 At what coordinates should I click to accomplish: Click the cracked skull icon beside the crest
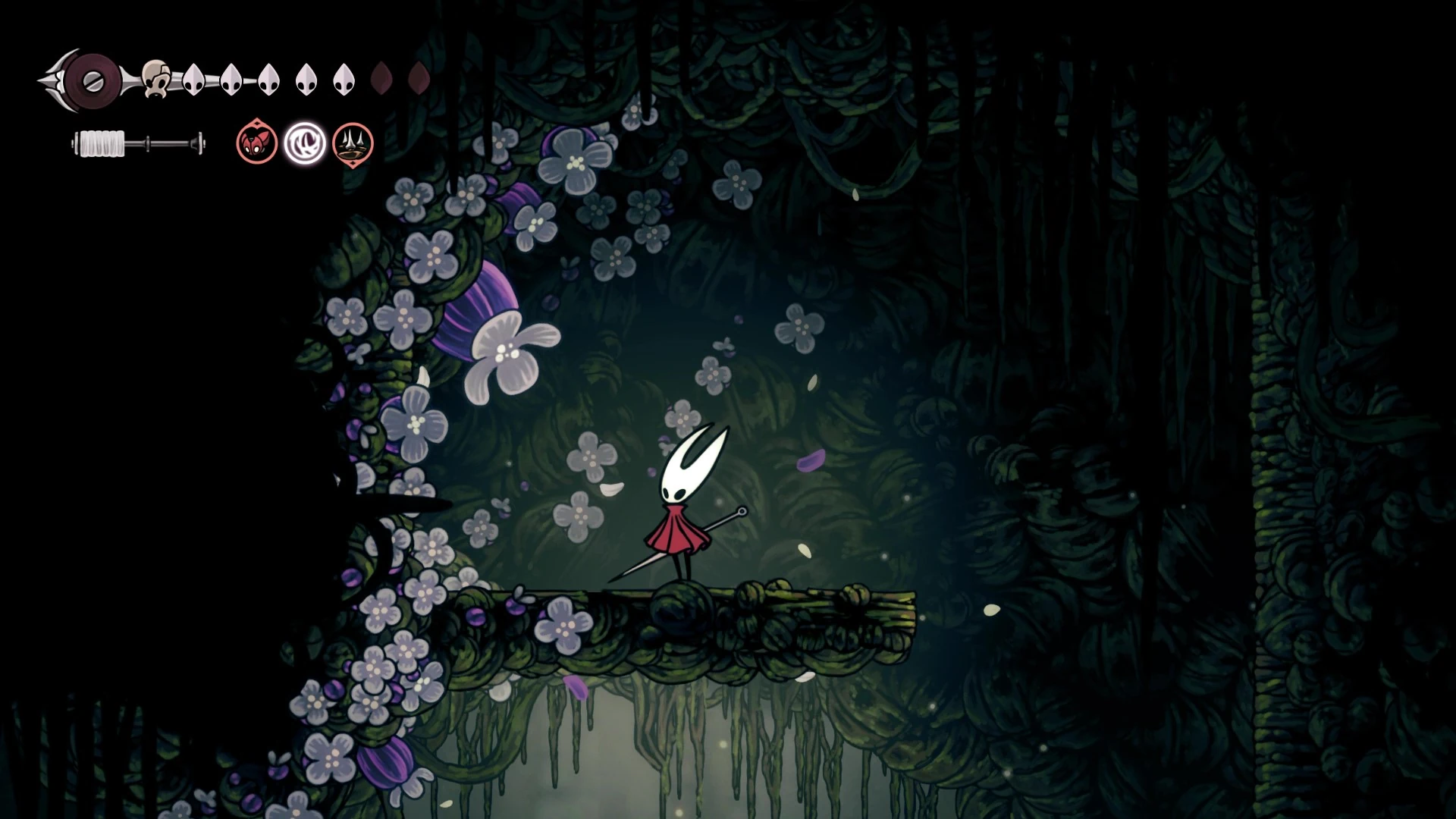[156, 77]
